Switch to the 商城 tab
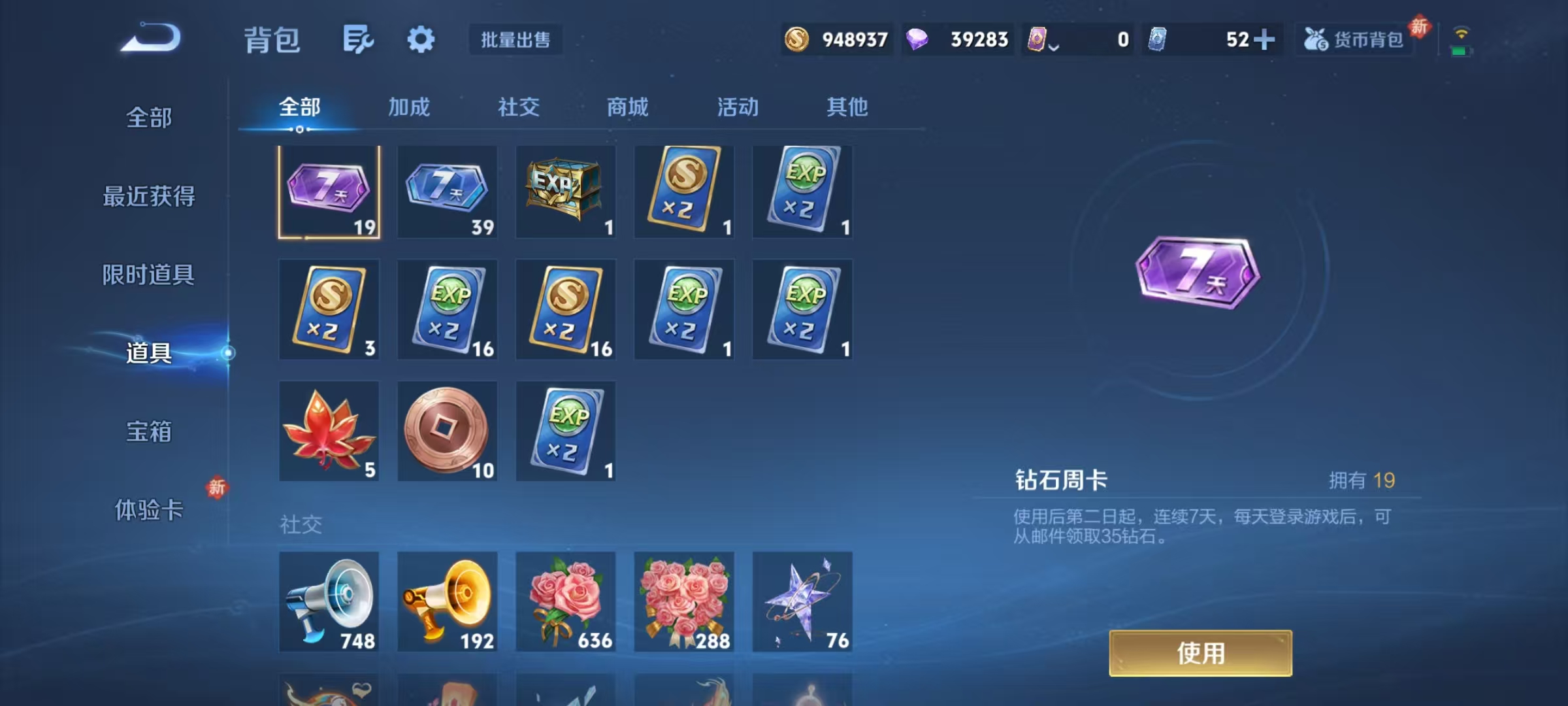Screen dimensions: 1568x706 point(629,108)
